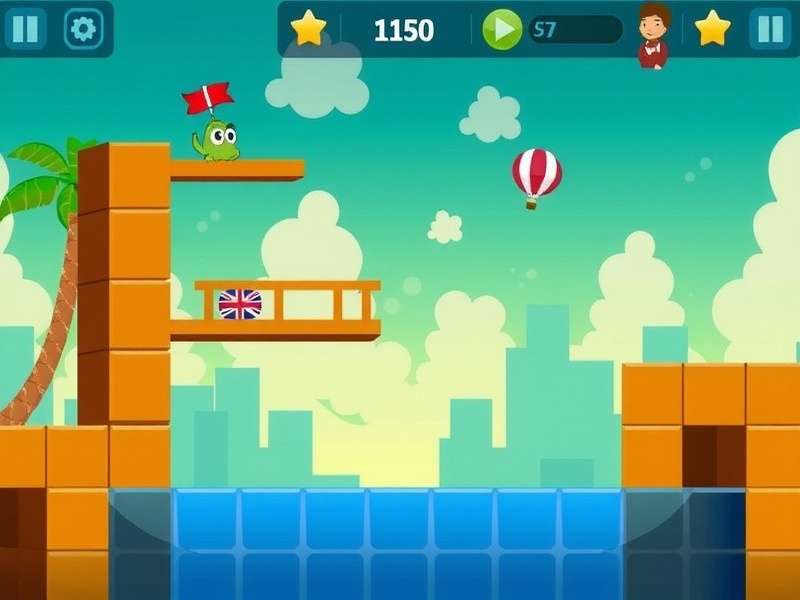Tap the star beside the 1150 score

pyautogui.click(x=309, y=29)
